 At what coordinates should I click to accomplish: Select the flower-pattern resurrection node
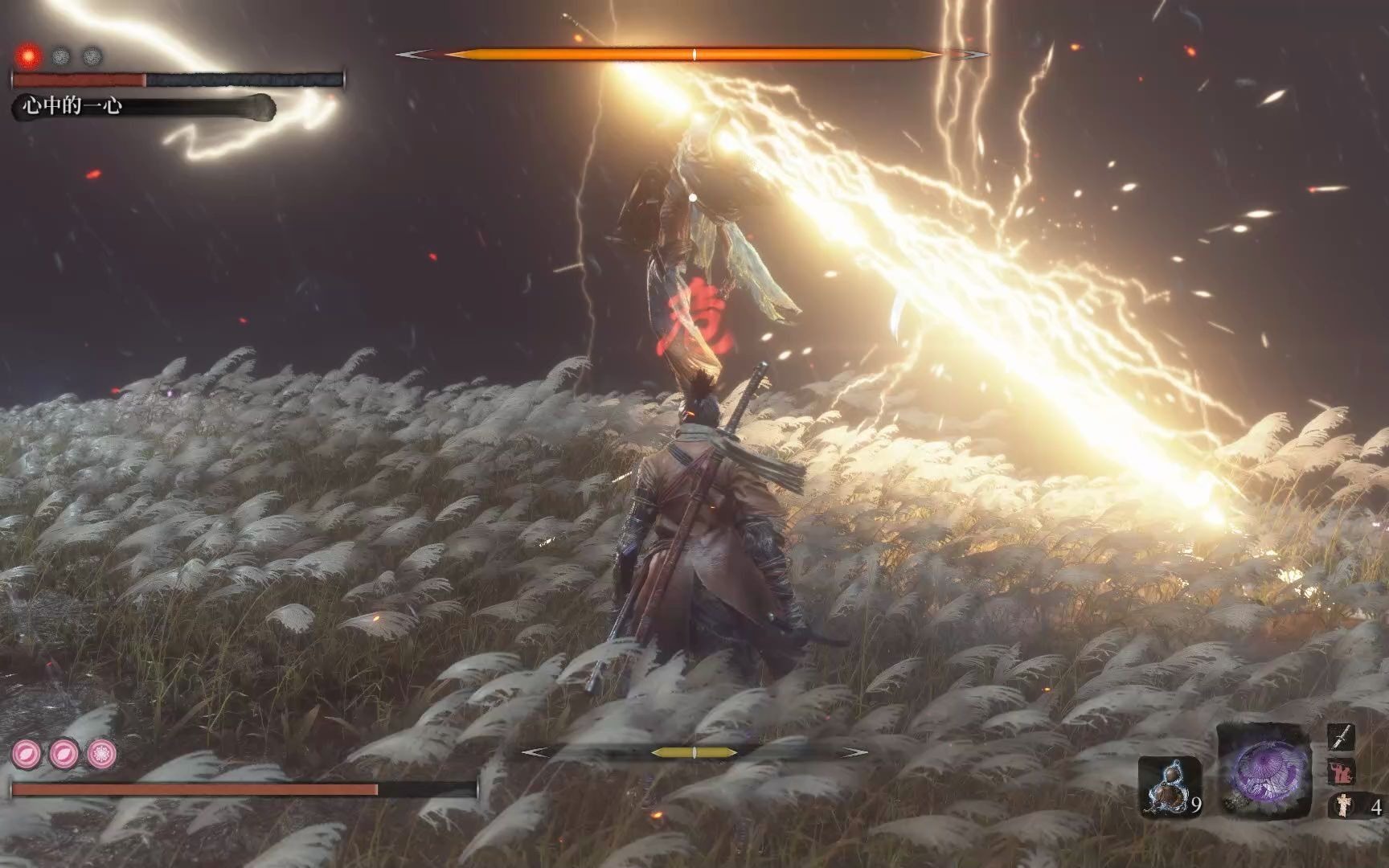[102, 754]
